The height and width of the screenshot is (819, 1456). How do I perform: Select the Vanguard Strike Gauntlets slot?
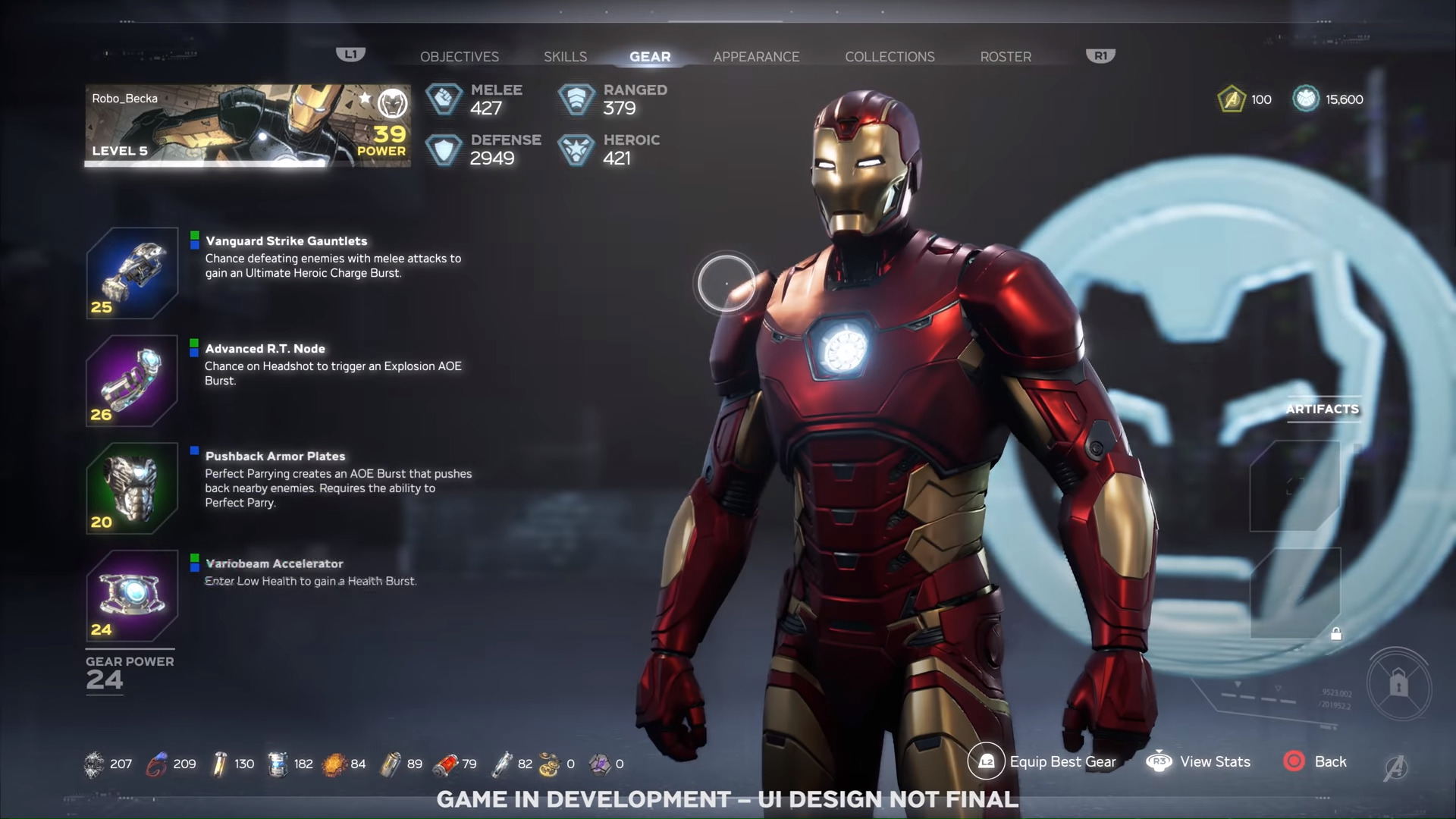(x=132, y=273)
